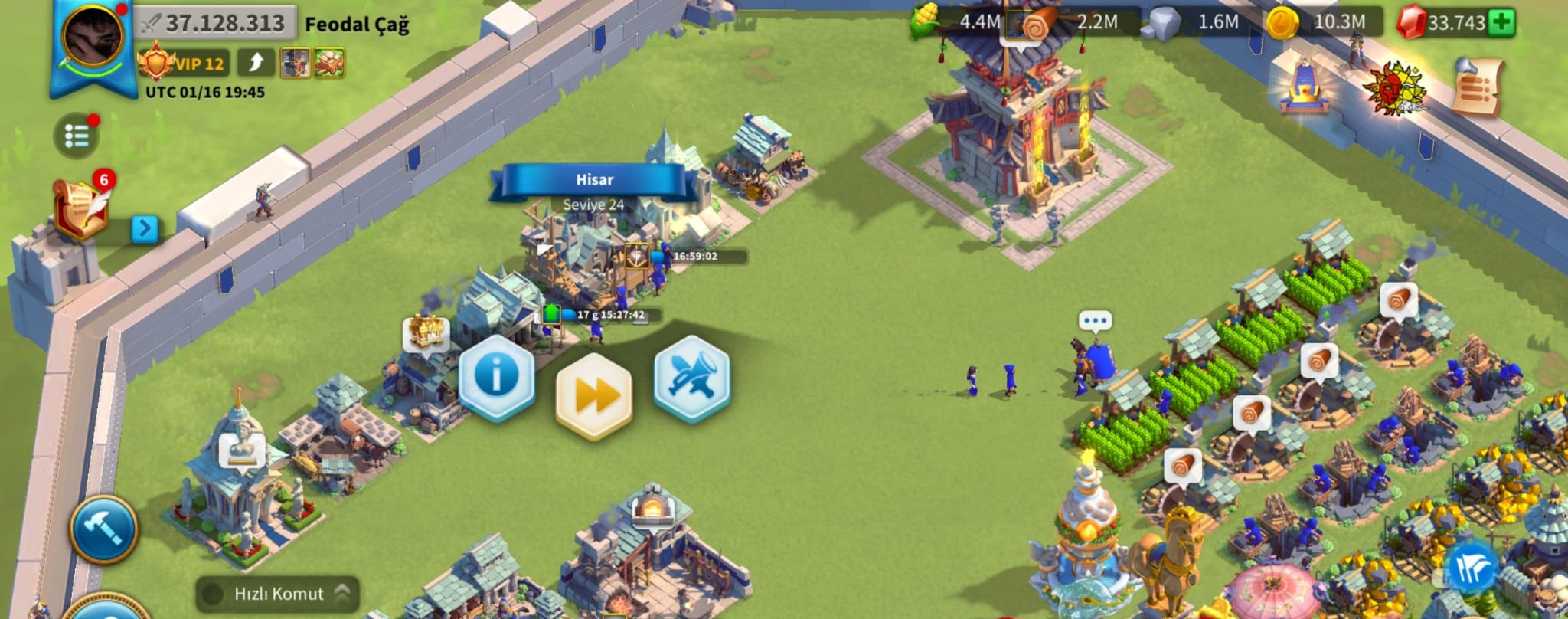Collect the golden chest bubble
1568x619 pixels.
tap(426, 332)
